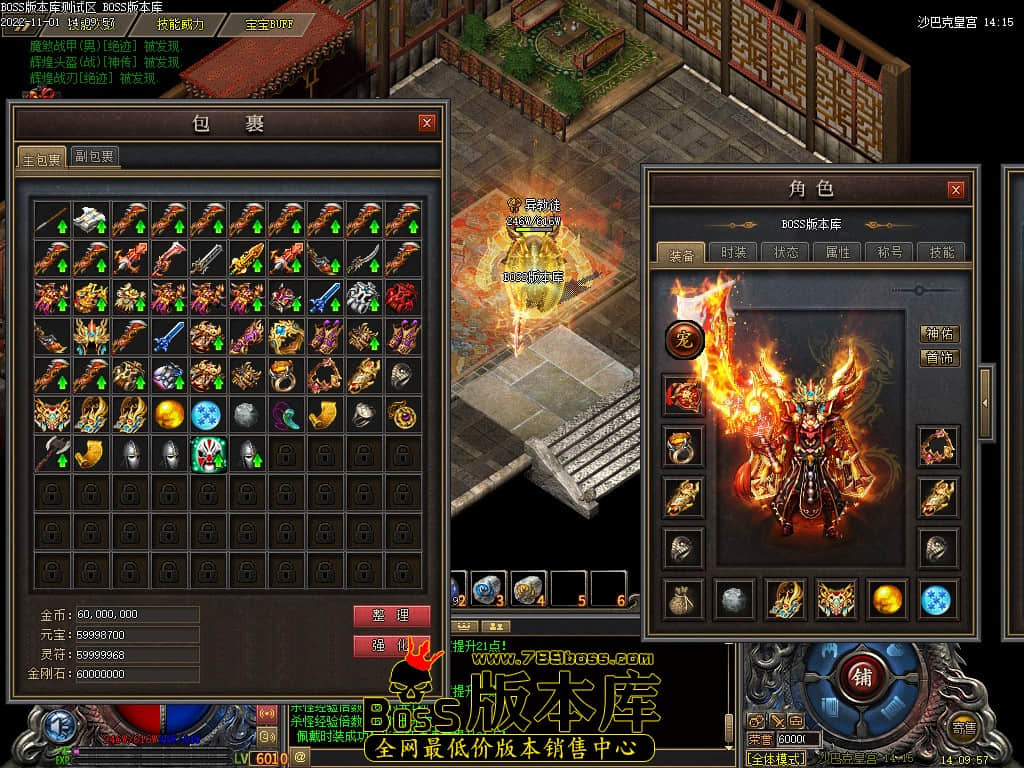Open the 技能威力 top menu tab

coord(180,24)
